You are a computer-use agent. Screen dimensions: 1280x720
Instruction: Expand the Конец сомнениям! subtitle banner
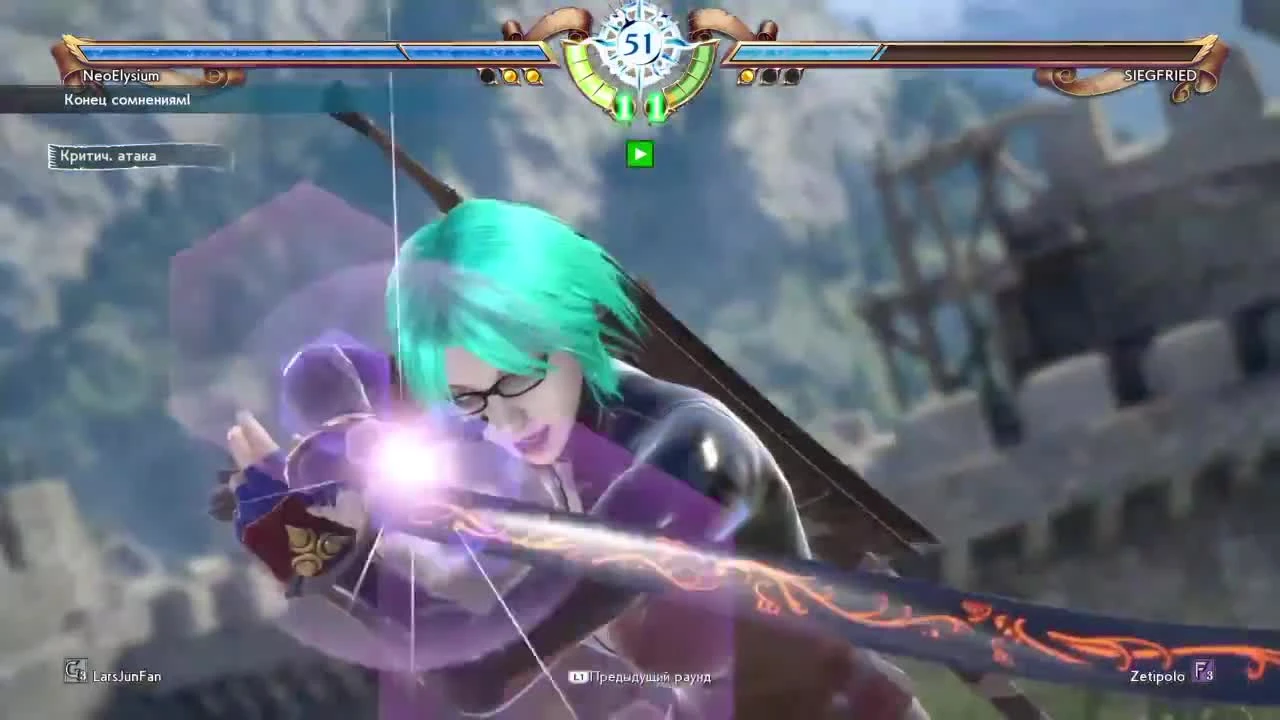(x=128, y=100)
